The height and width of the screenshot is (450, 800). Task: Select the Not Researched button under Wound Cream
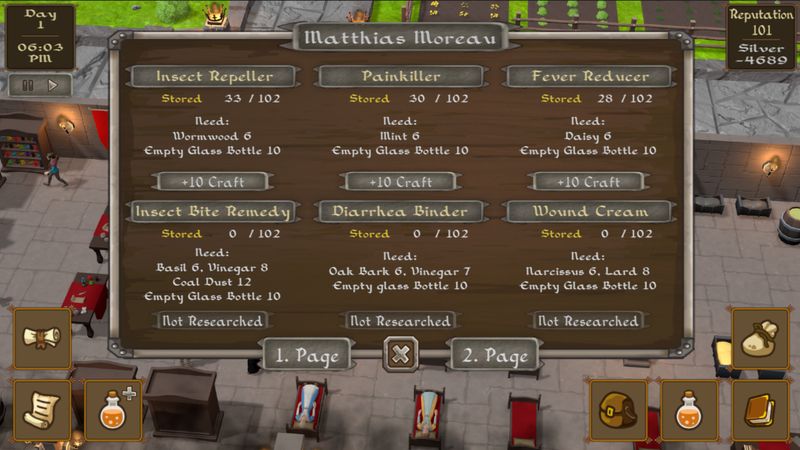(x=588, y=321)
